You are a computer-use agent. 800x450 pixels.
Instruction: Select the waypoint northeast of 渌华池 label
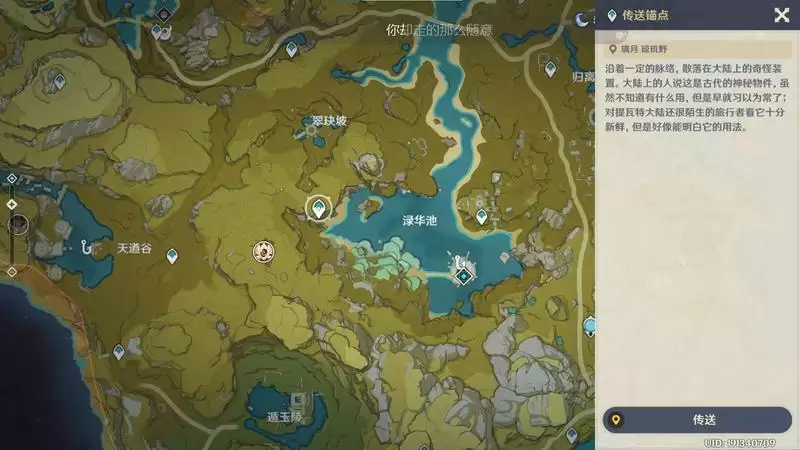click(x=481, y=215)
